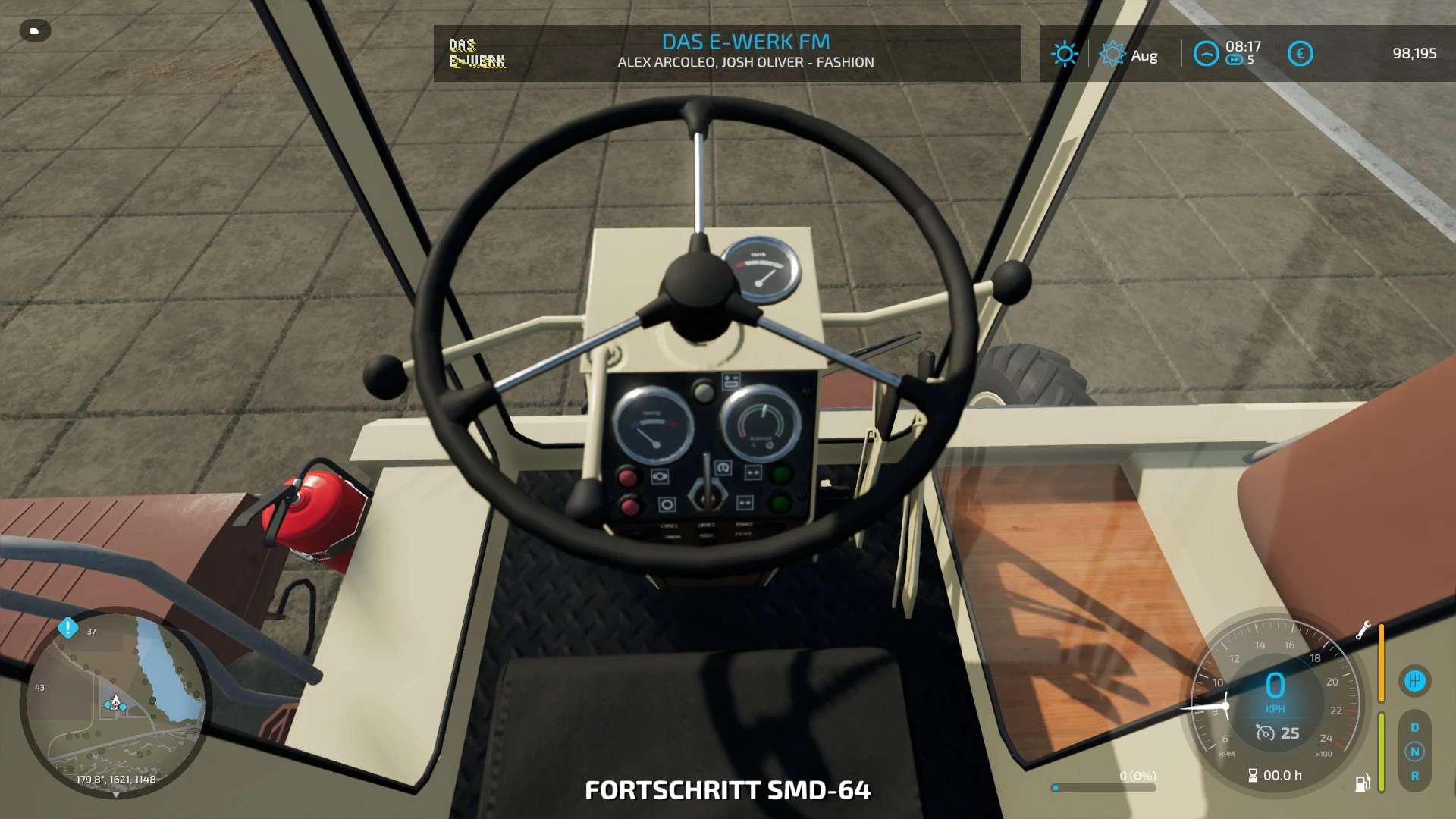Click the sun weather icon

click(1064, 54)
